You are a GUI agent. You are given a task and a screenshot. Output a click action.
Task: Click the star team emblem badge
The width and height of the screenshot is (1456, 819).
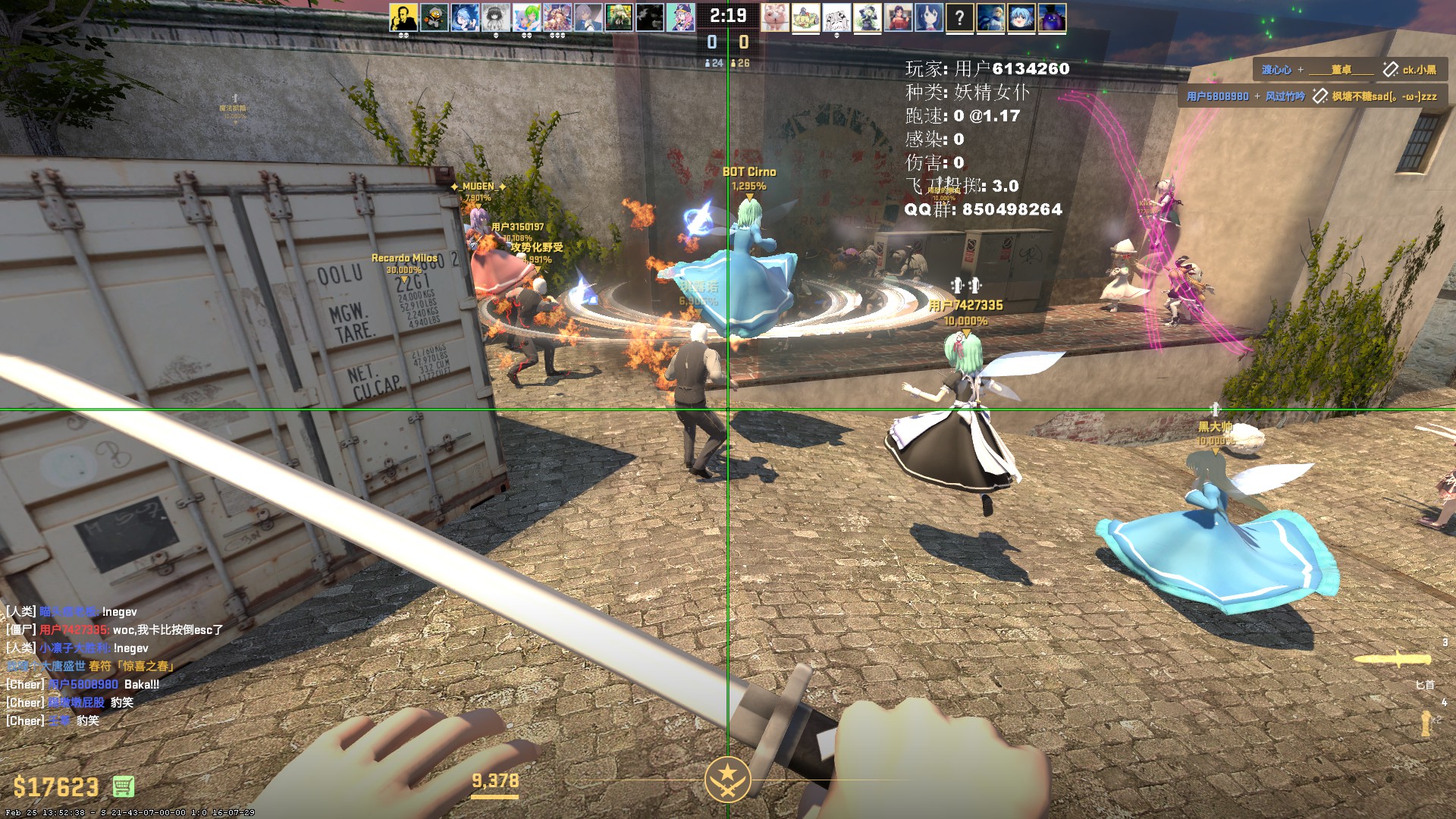tap(727, 779)
